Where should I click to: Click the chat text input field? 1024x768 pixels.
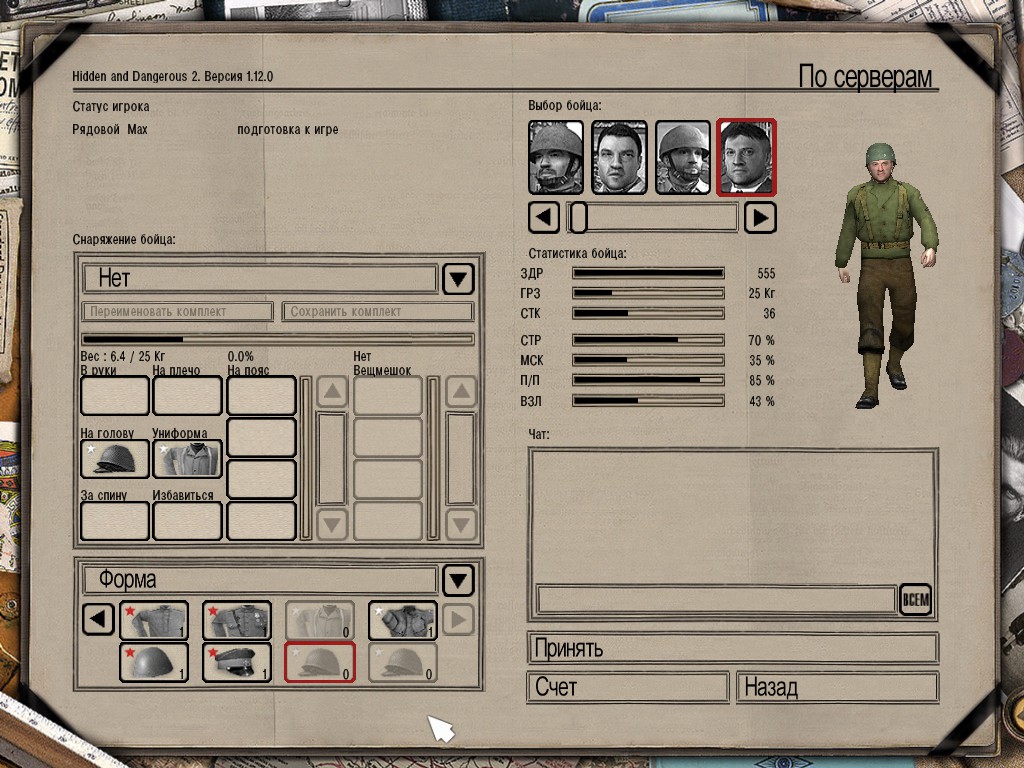pyautogui.click(x=716, y=599)
